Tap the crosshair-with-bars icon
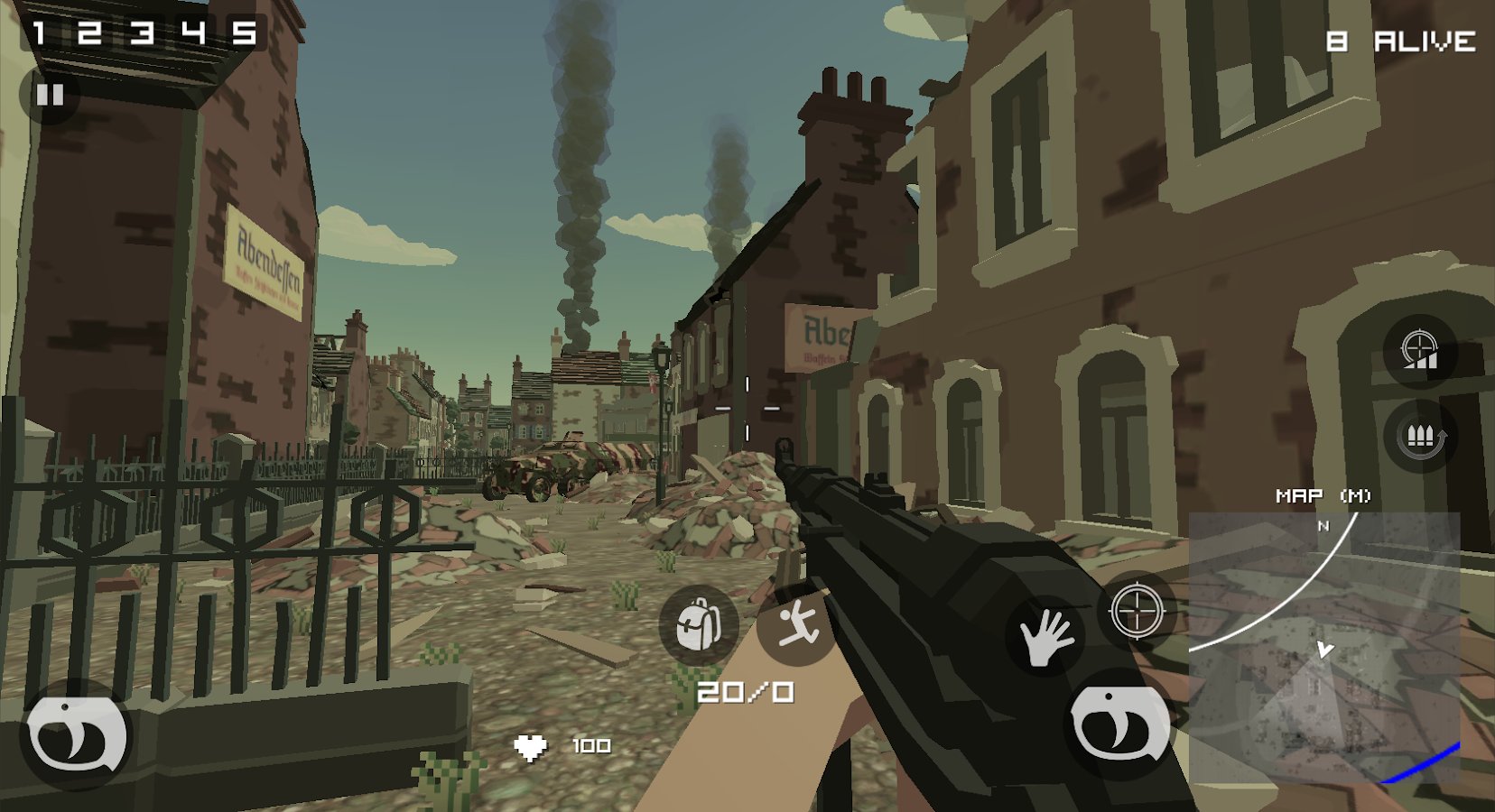The image size is (1495, 812). point(1419,351)
